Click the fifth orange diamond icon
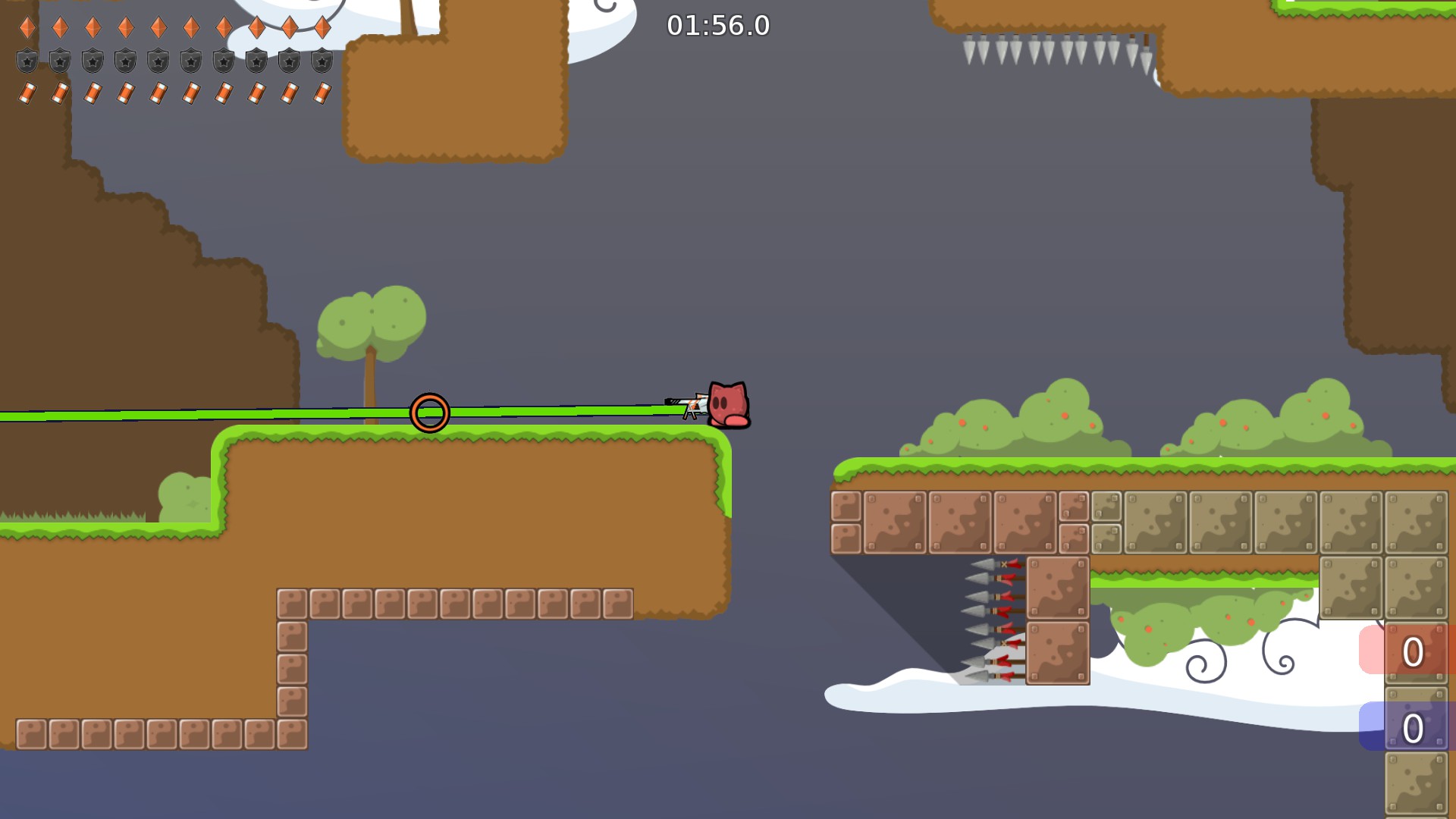1456x819 pixels. coord(160,27)
